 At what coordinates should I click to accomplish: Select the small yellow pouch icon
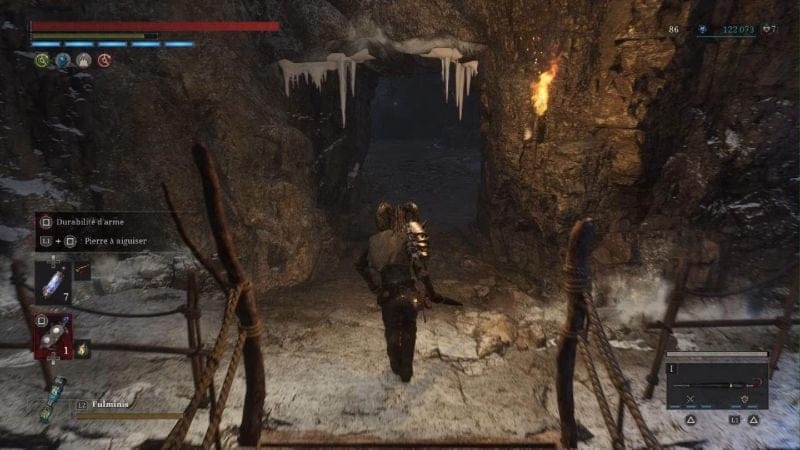83,348
